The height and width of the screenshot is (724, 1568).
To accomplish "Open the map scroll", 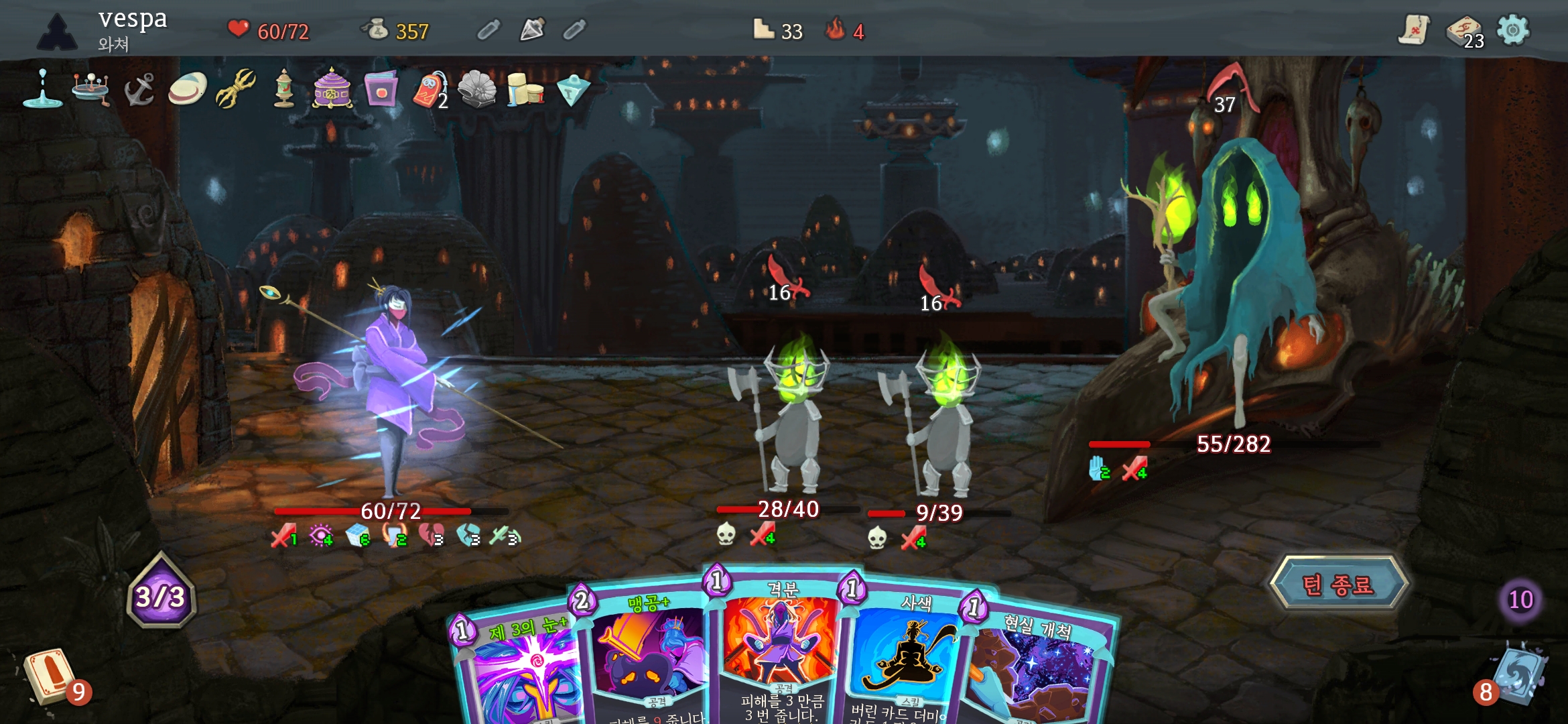I will 1413,30.
